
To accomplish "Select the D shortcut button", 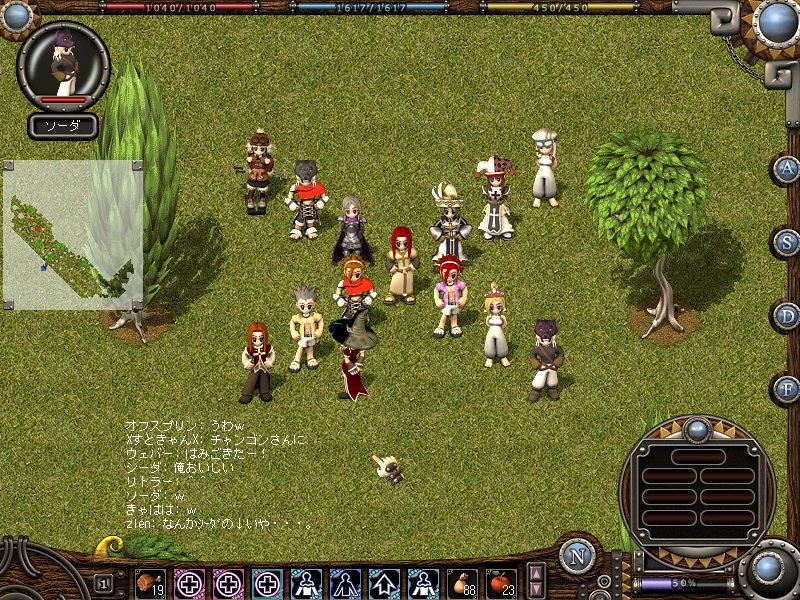I will 788,316.
